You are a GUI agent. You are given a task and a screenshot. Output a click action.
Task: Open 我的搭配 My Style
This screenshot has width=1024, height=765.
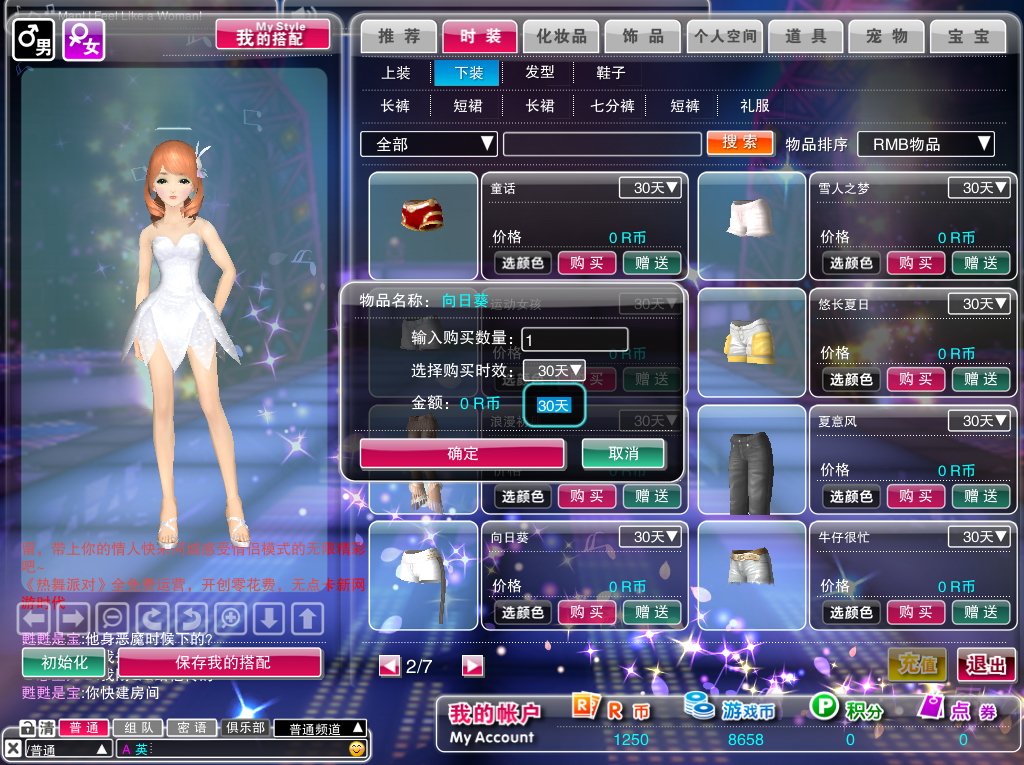pos(273,35)
